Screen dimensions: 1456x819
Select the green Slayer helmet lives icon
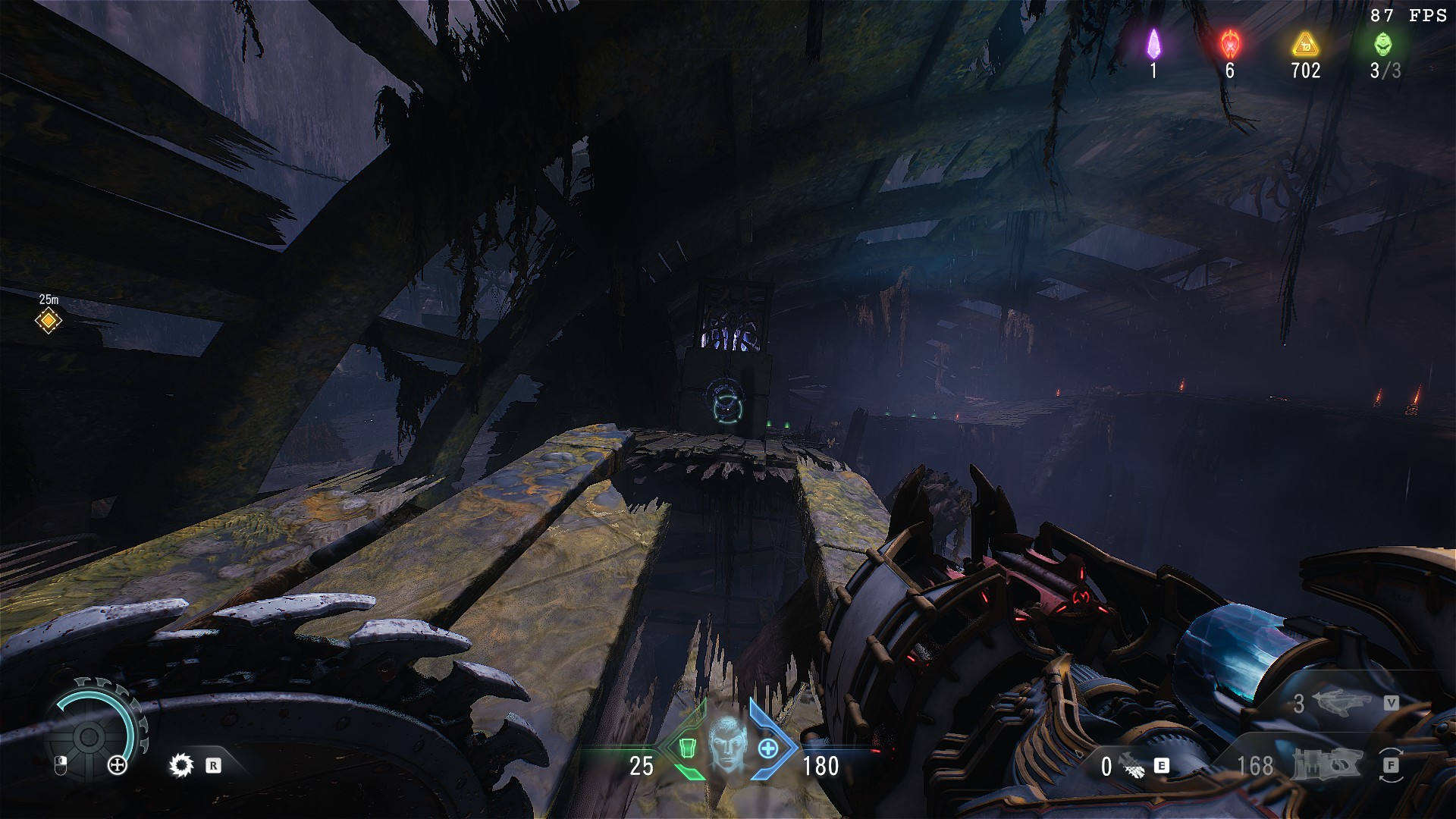pyautogui.click(x=1383, y=44)
